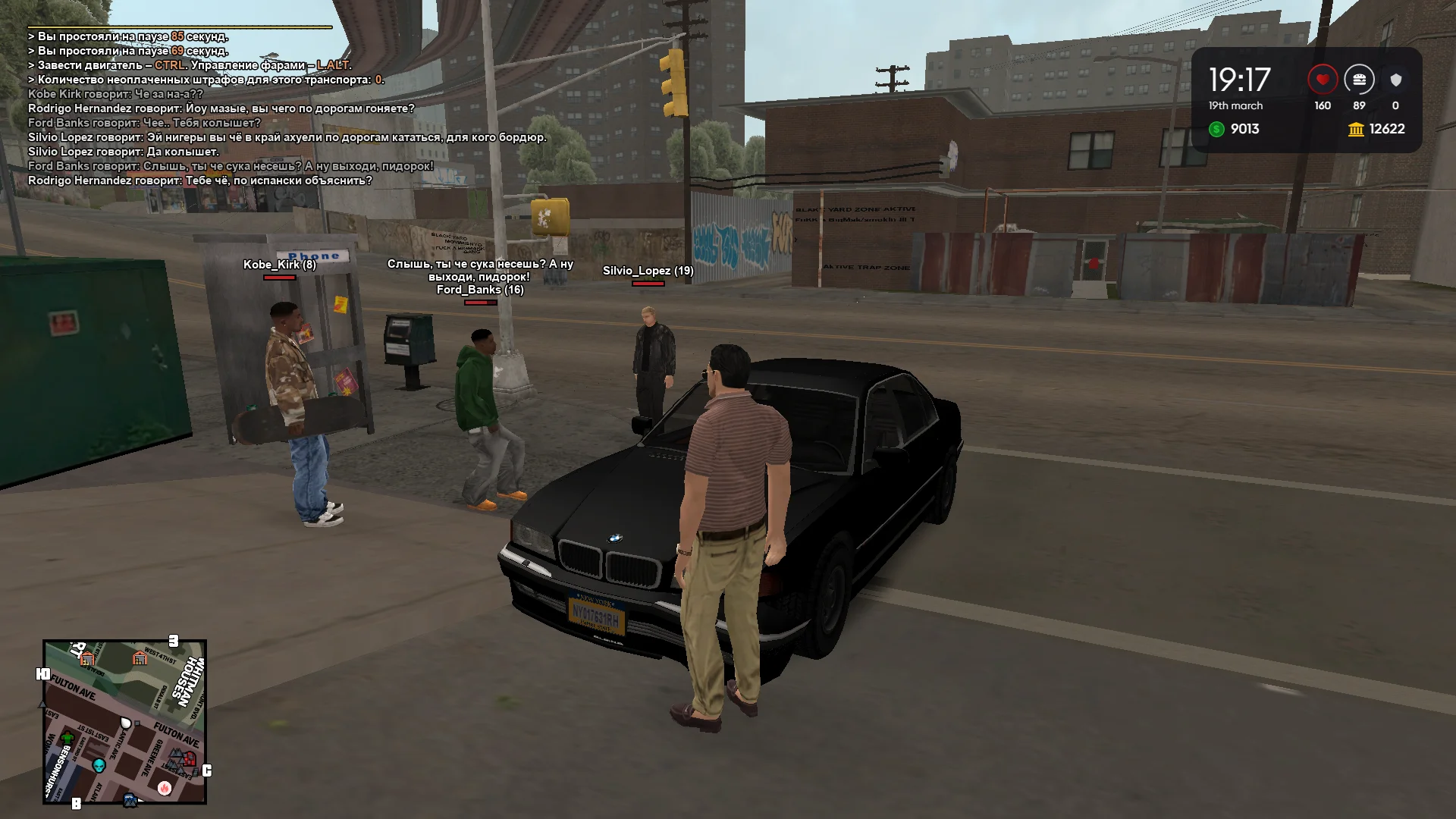Select the cyan skull marker on minimap

[x=99, y=765]
